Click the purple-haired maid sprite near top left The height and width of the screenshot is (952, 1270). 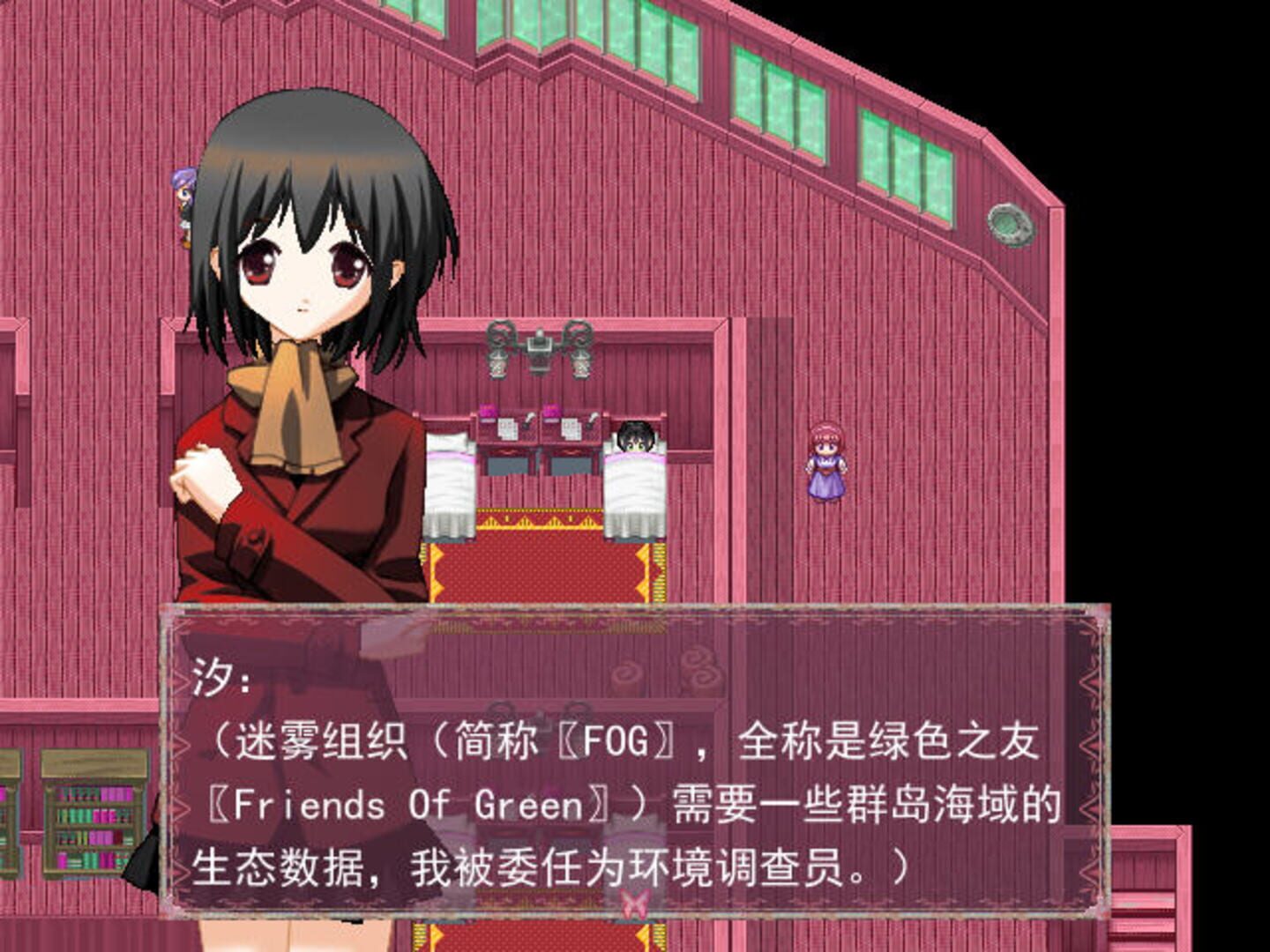pyautogui.click(x=184, y=203)
